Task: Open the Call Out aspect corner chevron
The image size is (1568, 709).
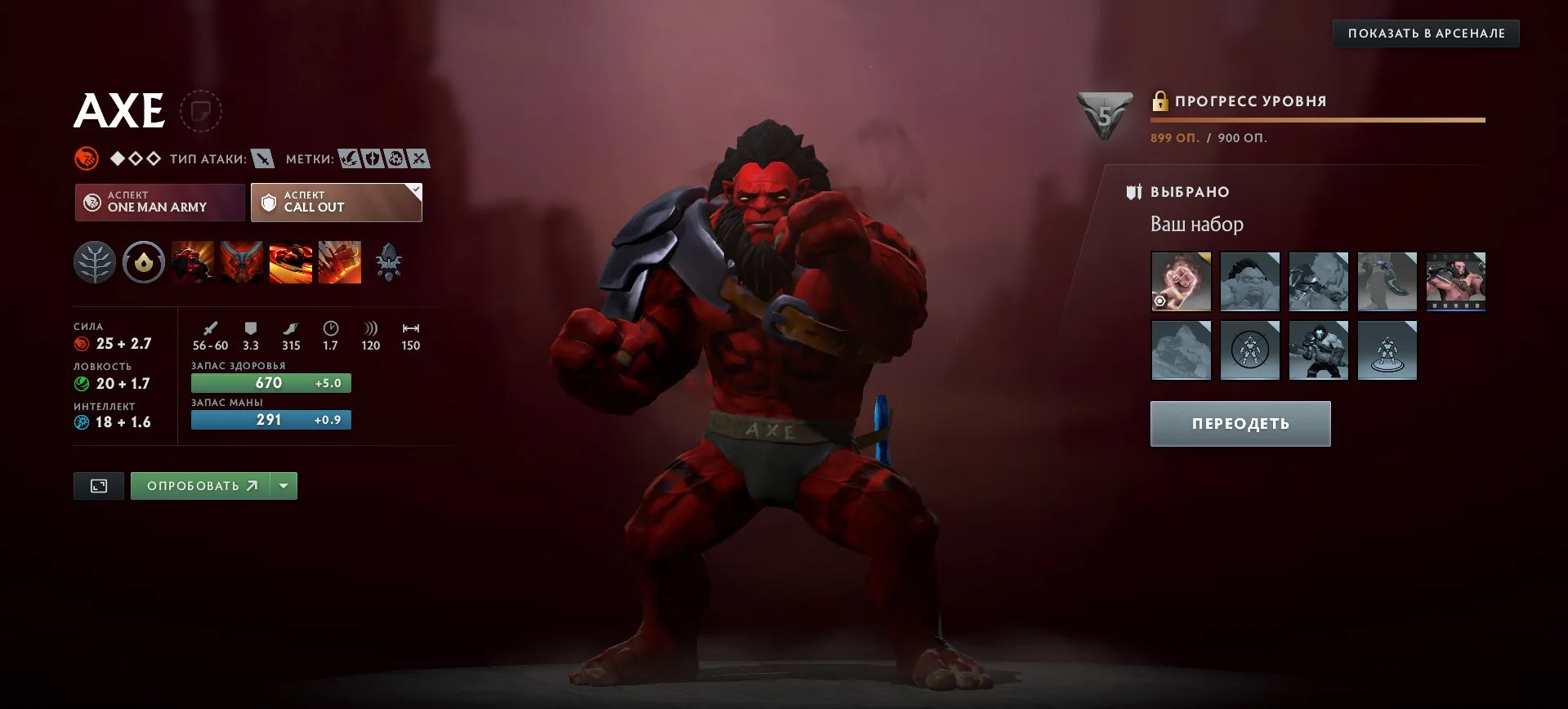Action: tap(415, 189)
